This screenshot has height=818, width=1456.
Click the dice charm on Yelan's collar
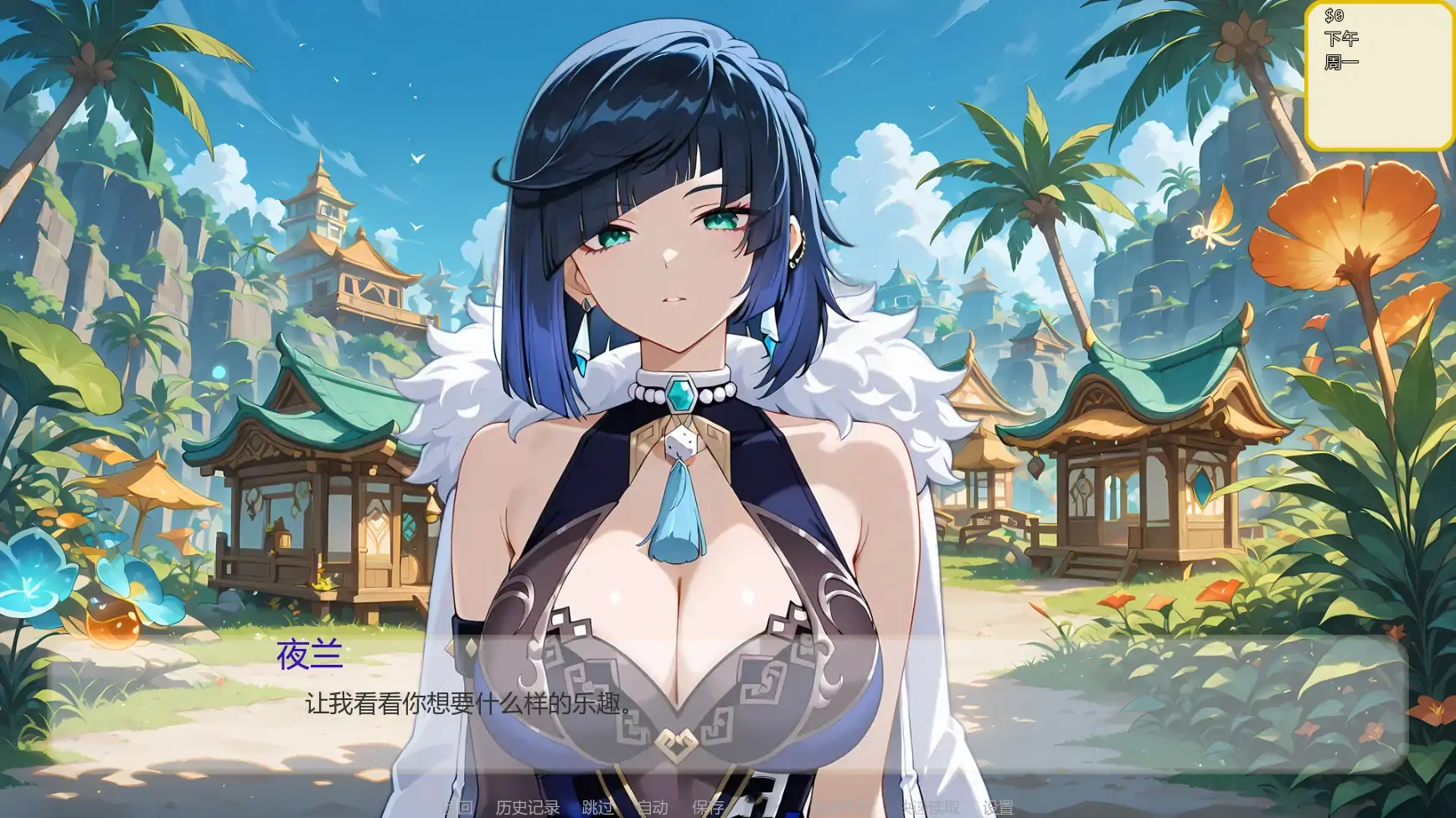[681, 444]
